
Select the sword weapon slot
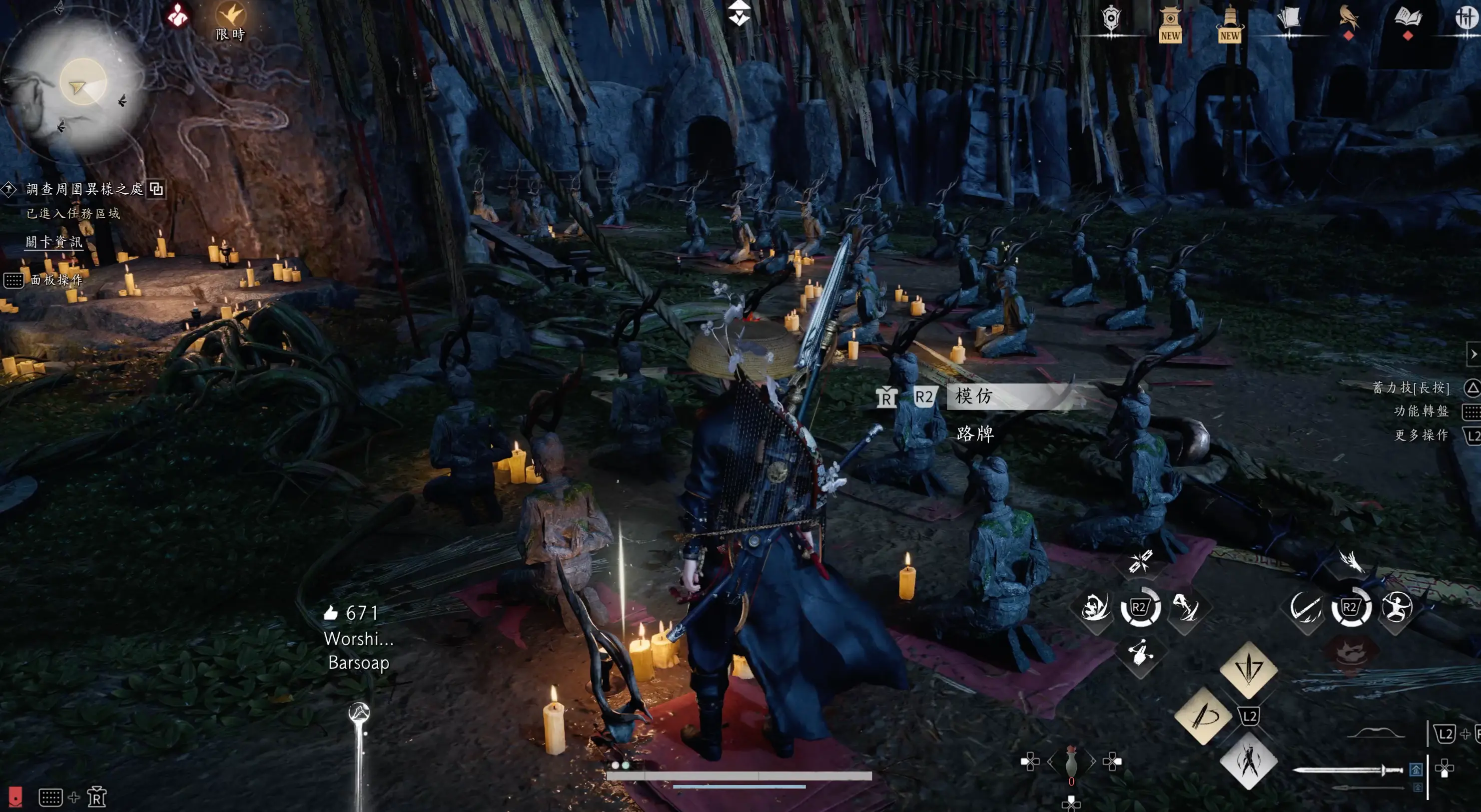(1345, 770)
